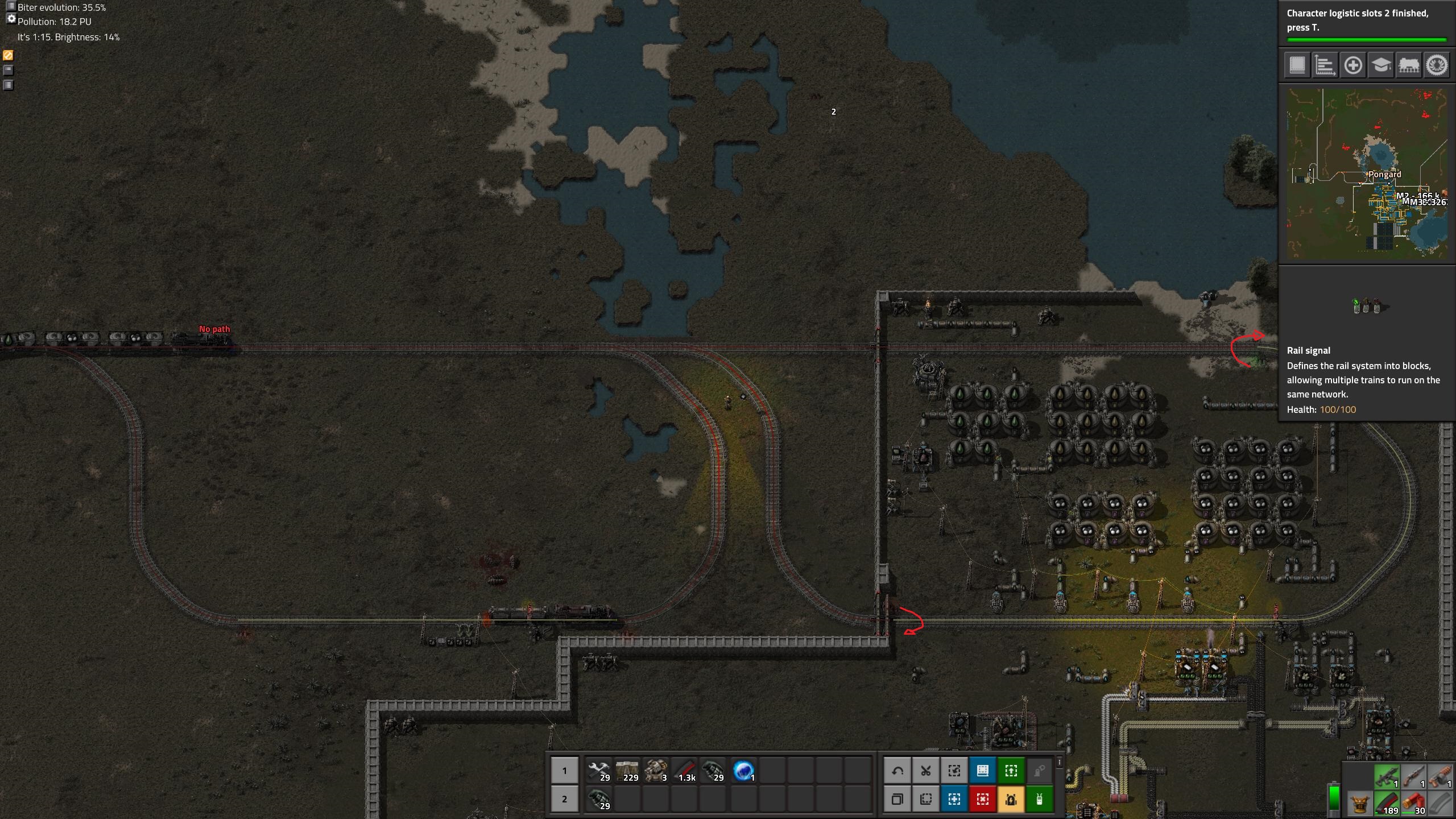Image resolution: width=1456 pixels, height=819 pixels.
Task: Activate the red deconstruction planner shortcut
Action: (x=983, y=799)
